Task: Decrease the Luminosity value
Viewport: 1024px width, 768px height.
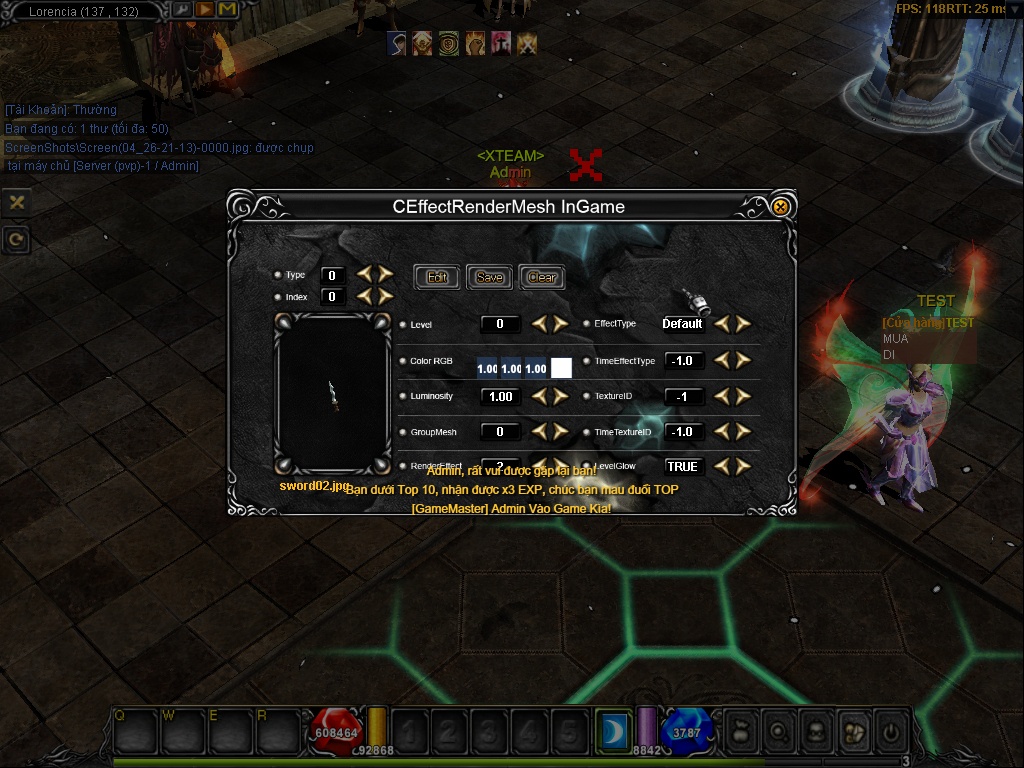Action: tap(540, 396)
